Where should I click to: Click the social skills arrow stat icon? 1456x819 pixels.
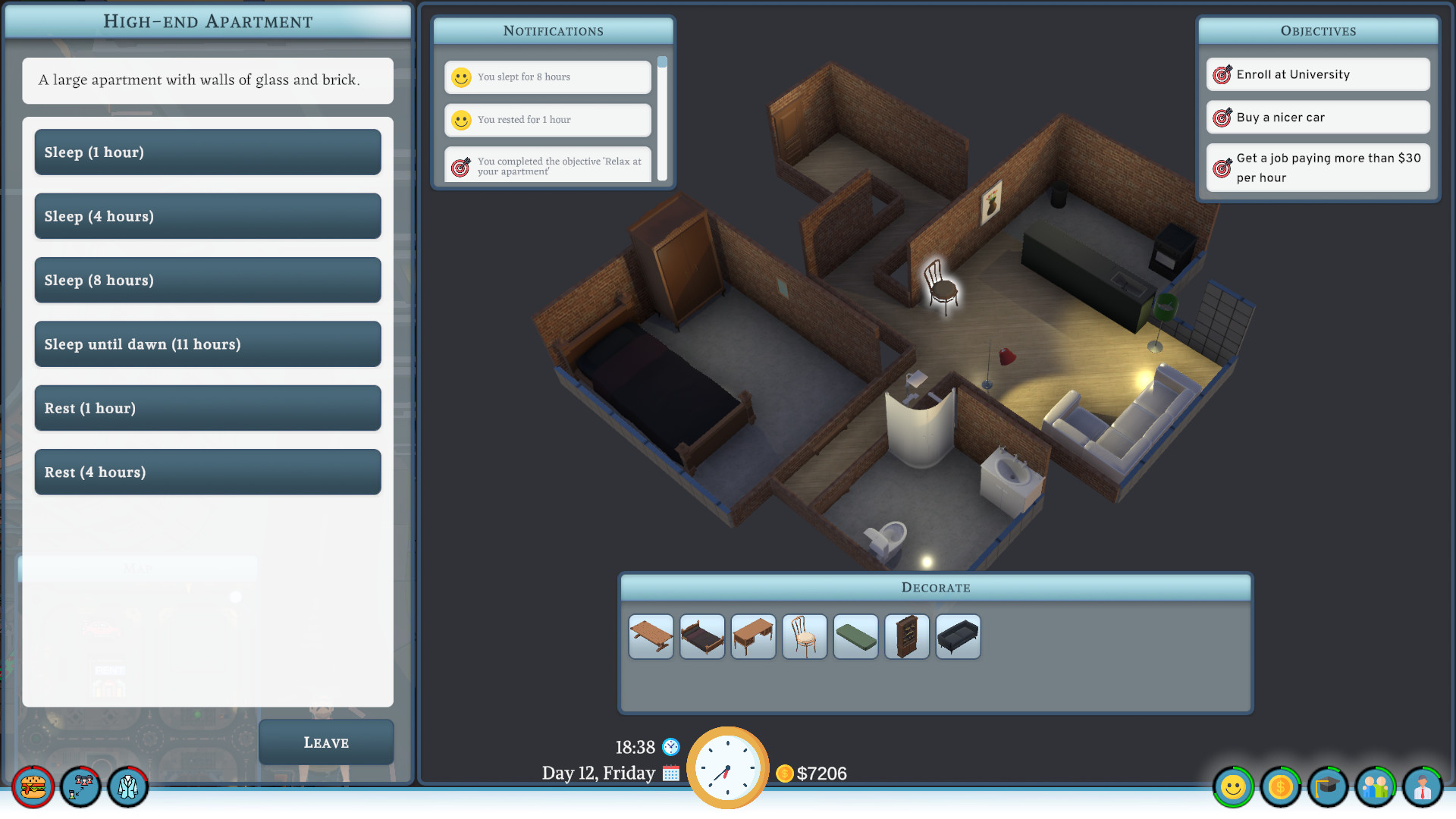point(80,788)
